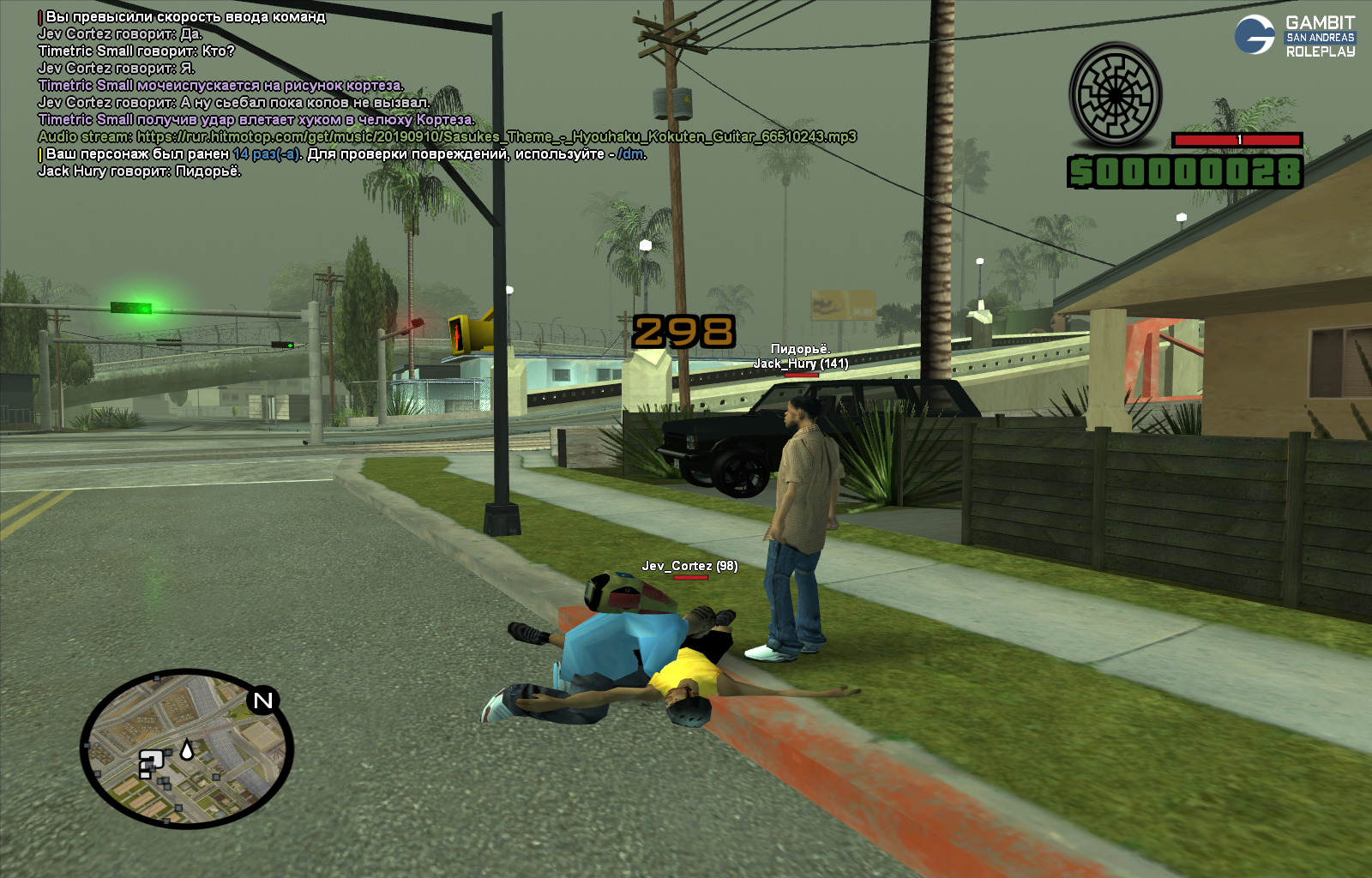The image size is (1372, 878).
Task: Select the weapon icon in the HUD
Action: click(1116, 95)
